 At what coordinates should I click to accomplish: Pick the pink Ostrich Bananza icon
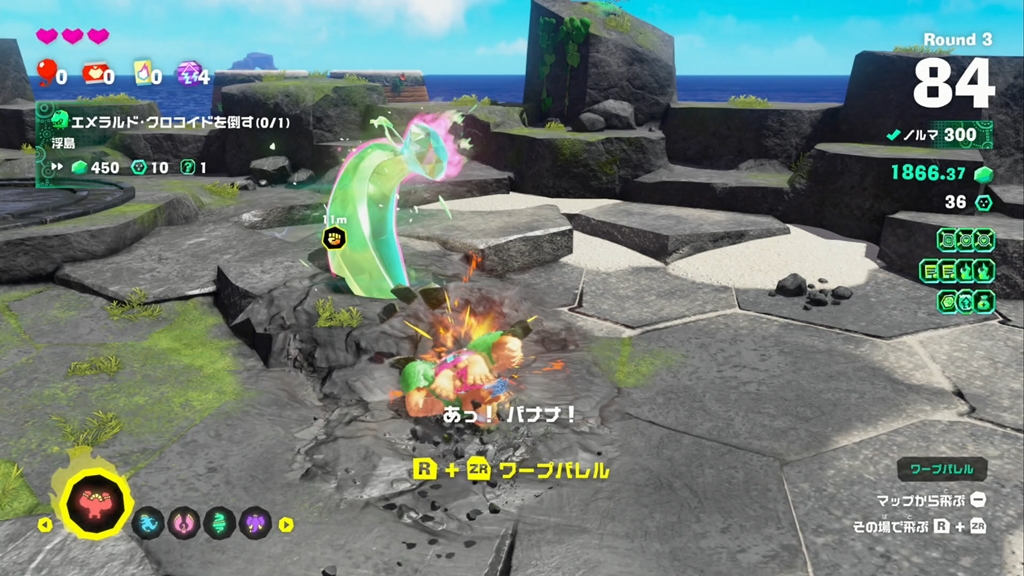pyautogui.click(x=184, y=522)
